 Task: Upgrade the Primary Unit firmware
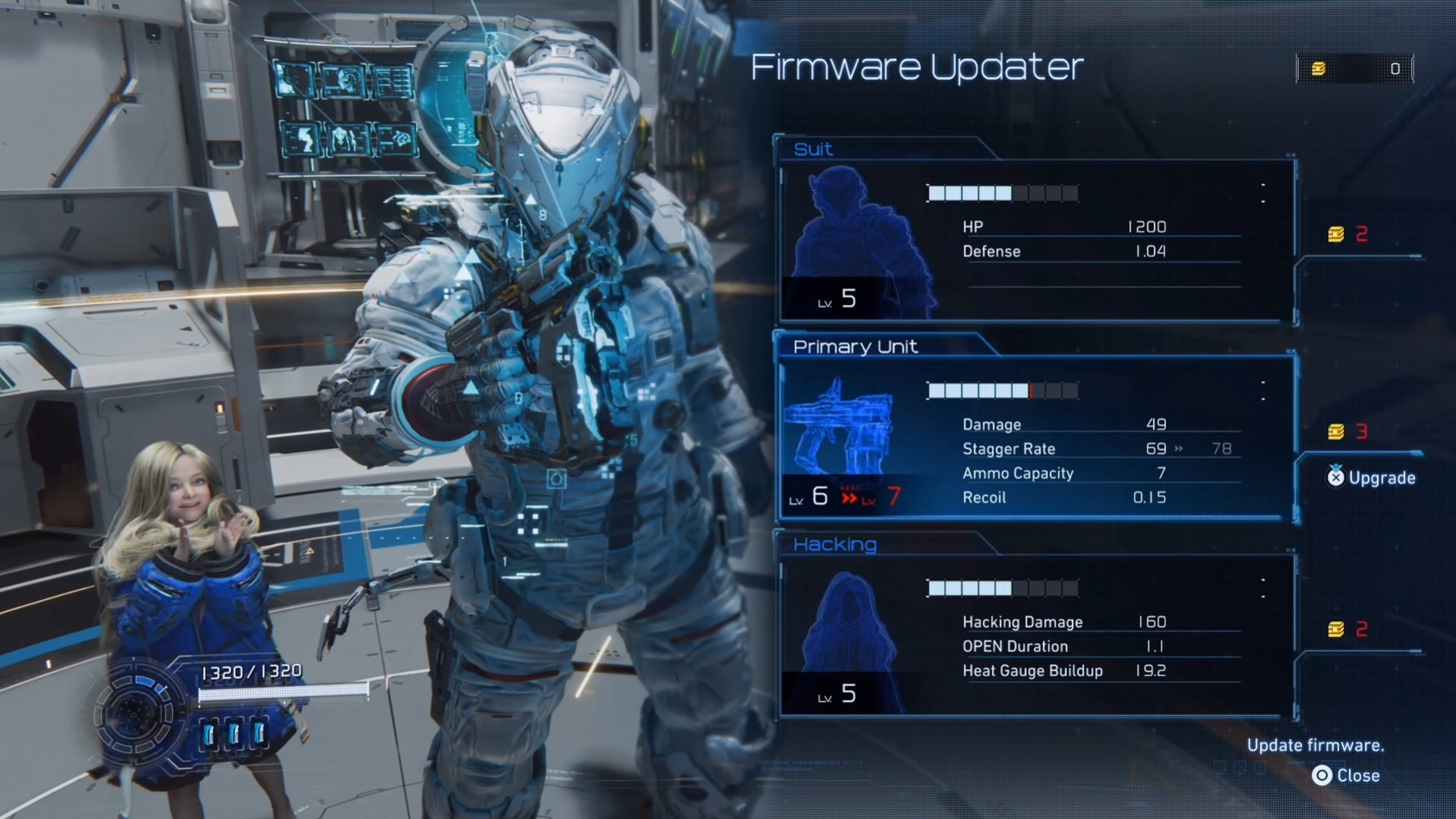[x=1371, y=477]
